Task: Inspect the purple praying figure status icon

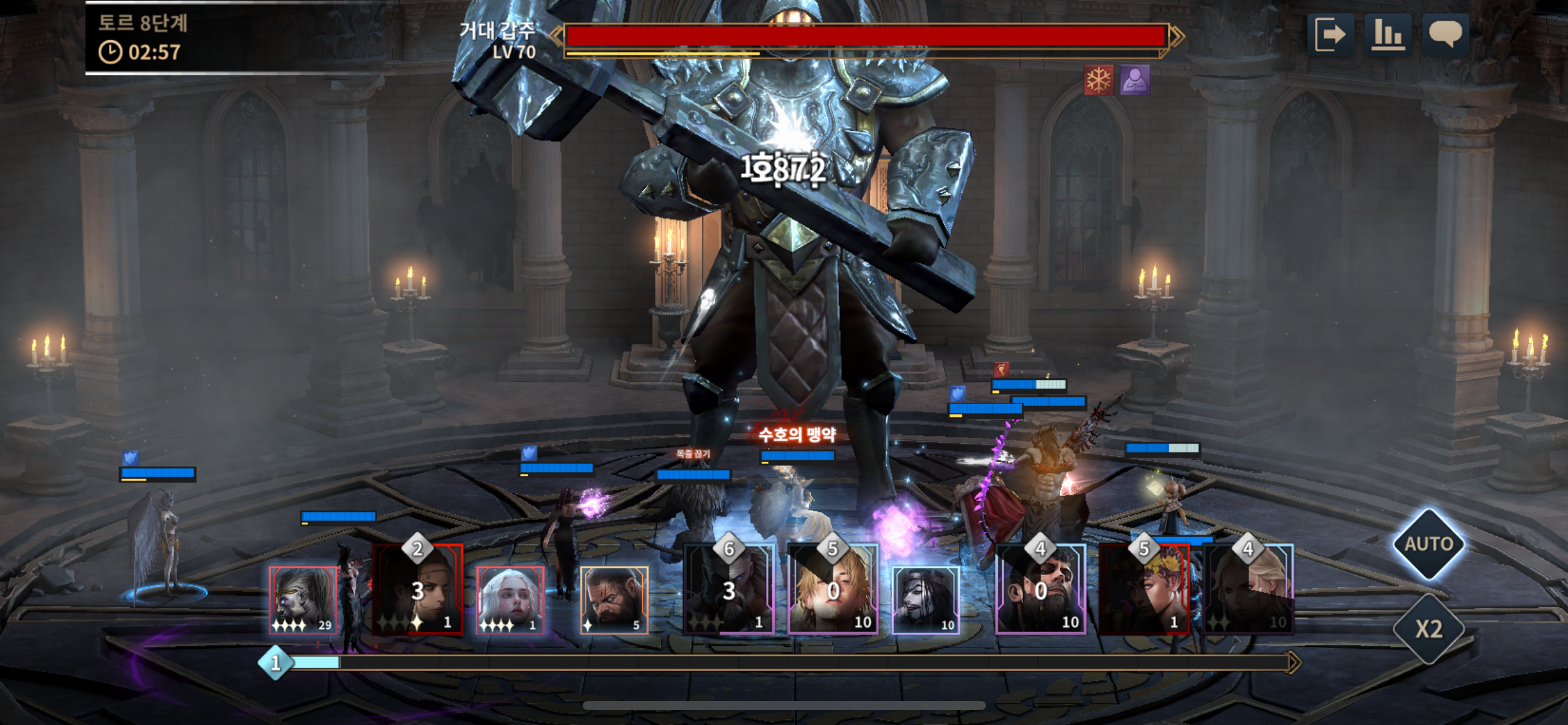Action: click(x=1135, y=80)
